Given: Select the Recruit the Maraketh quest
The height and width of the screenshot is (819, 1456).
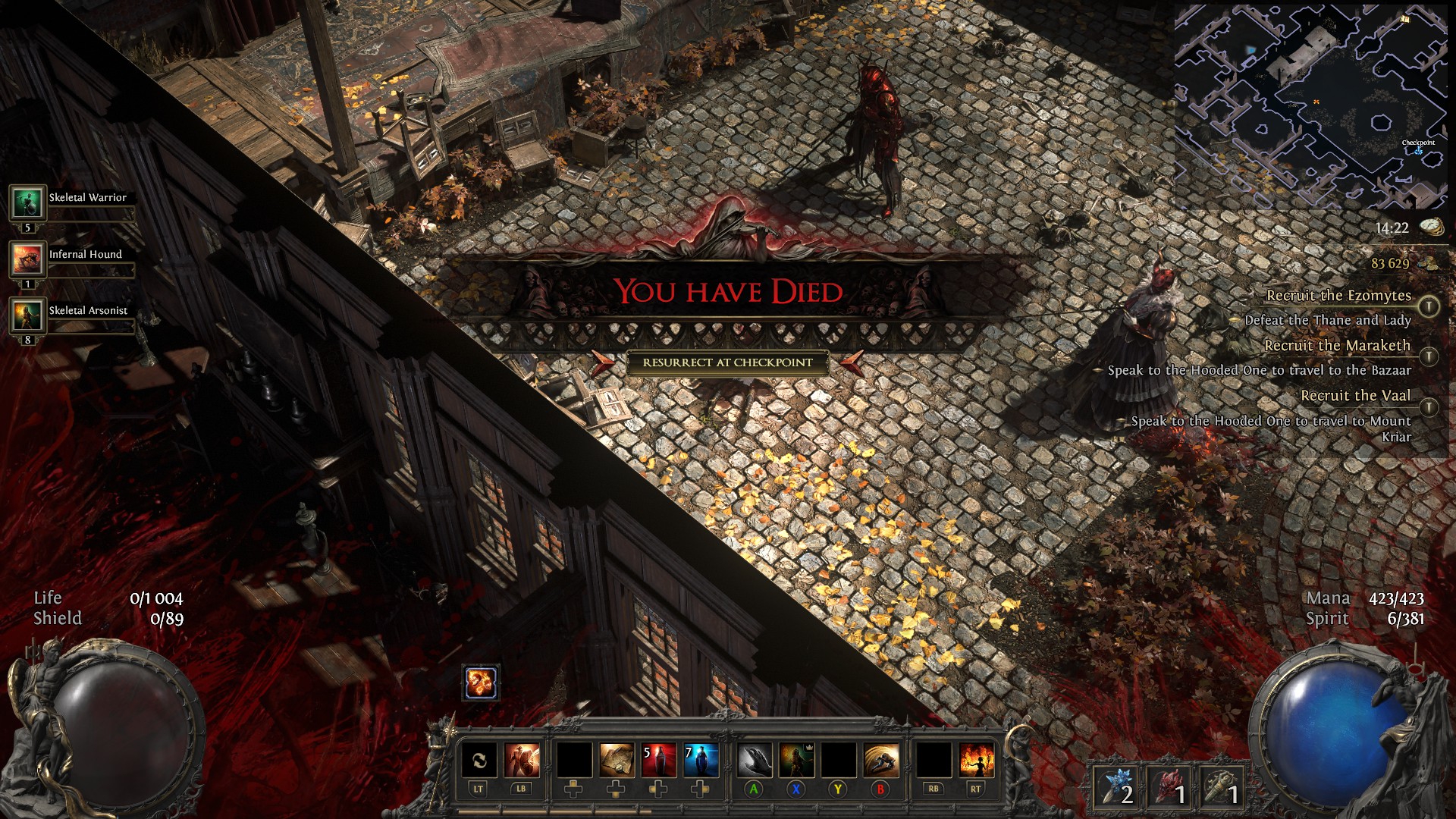Looking at the screenshot, I should pyautogui.click(x=1337, y=346).
